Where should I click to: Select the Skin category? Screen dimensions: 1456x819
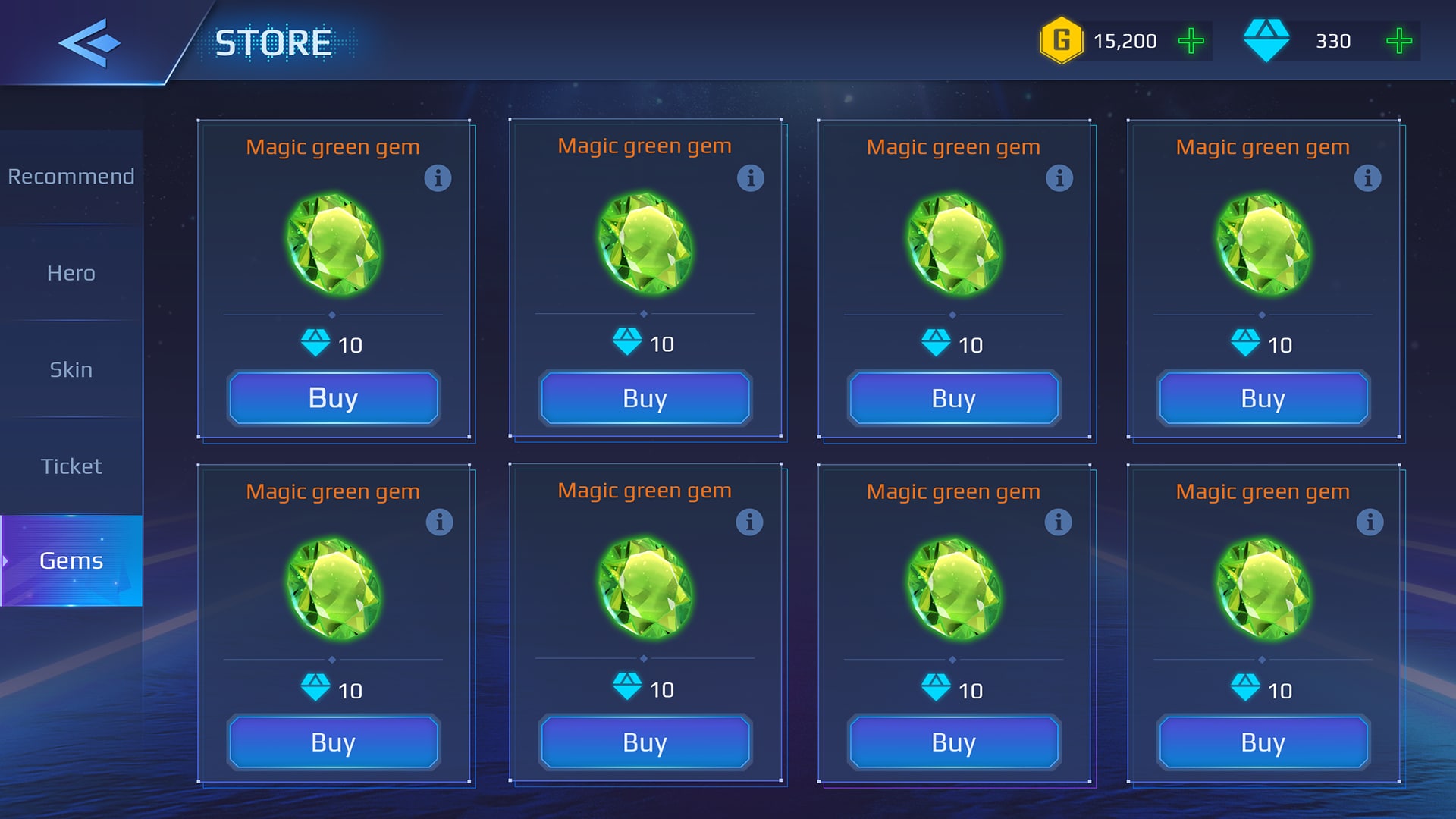(71, 369)
